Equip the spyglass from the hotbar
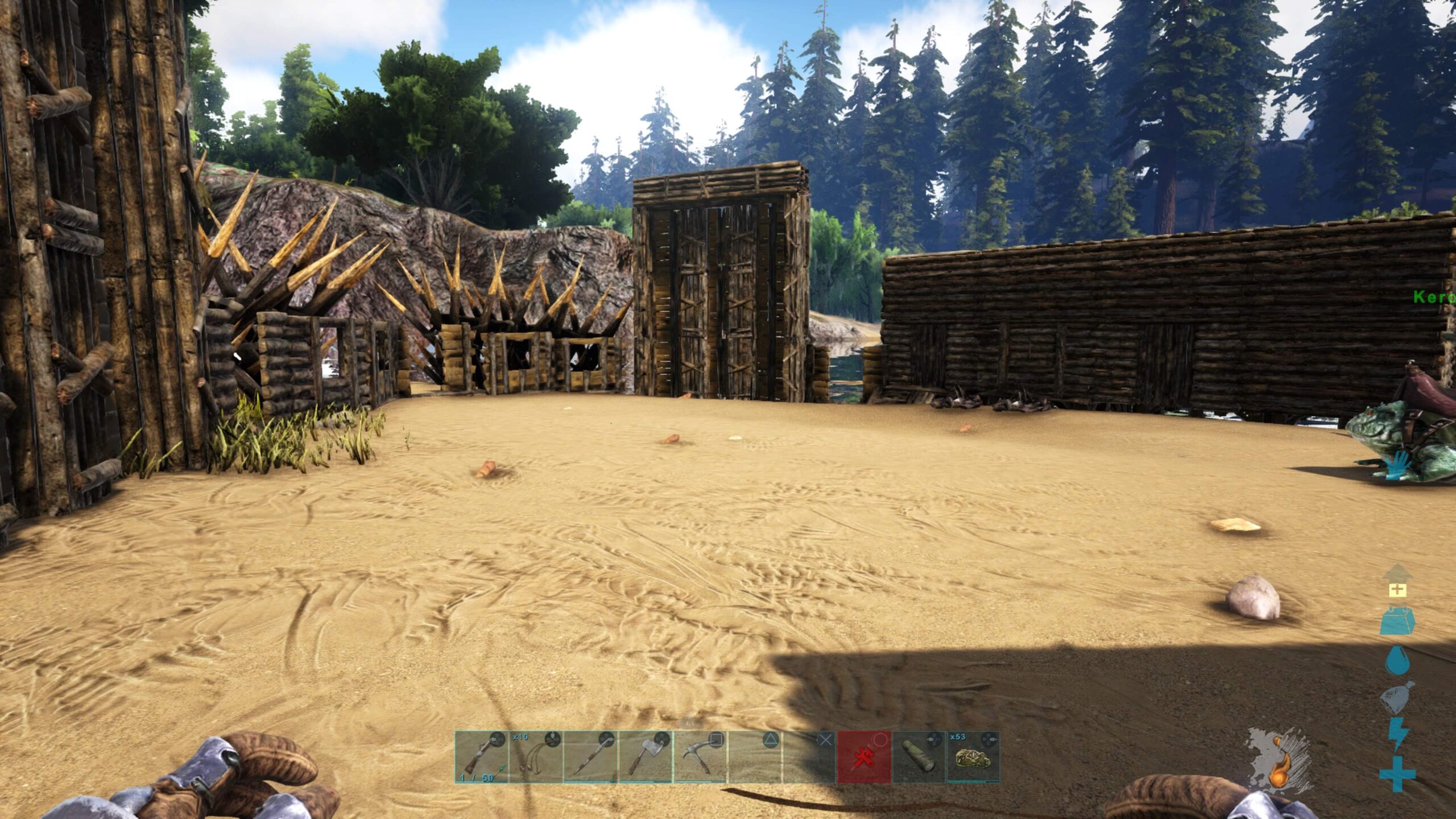The image size is (1456, 819). tap(919, 757)
